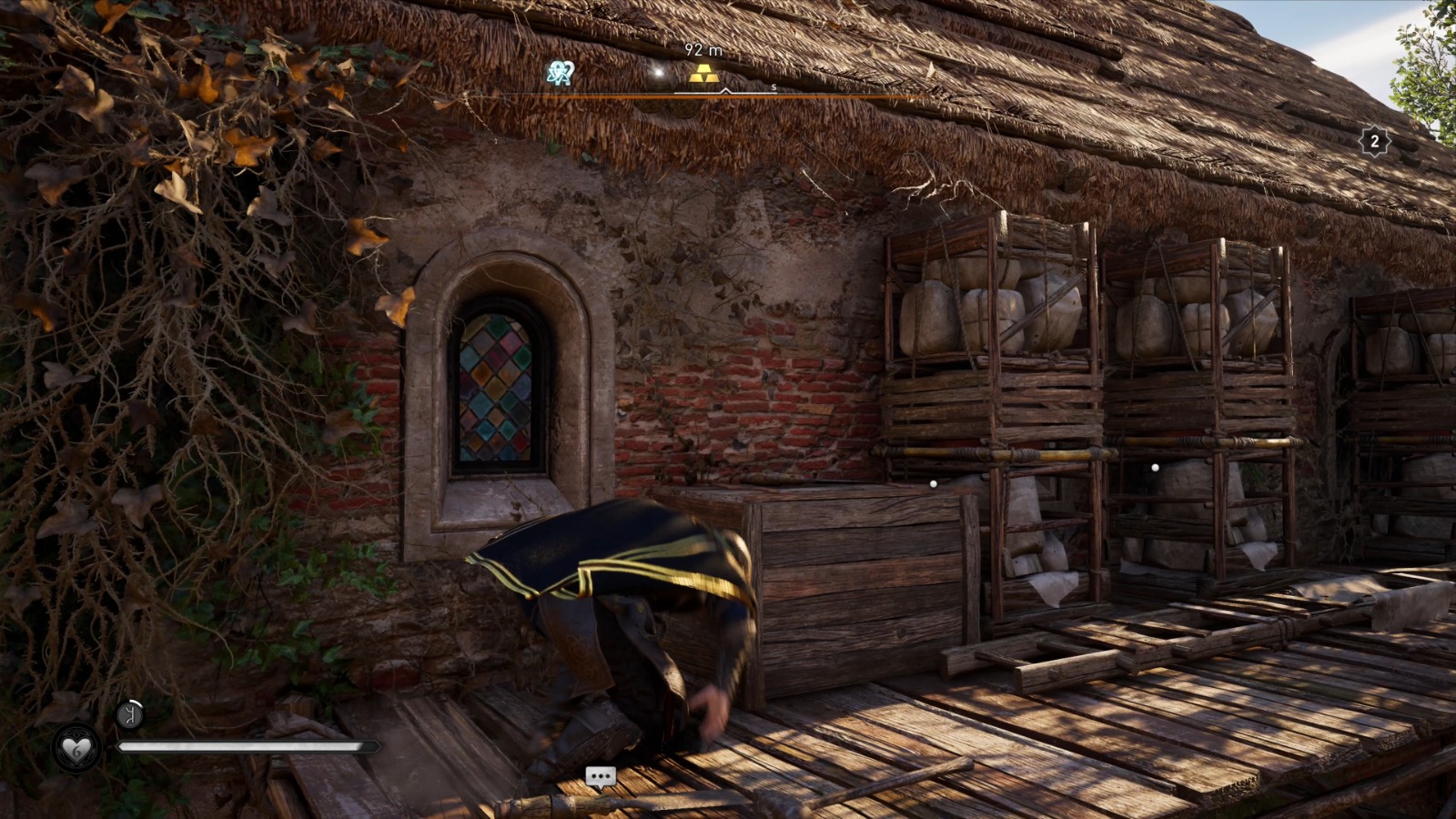Expand the chevron heading marker below the compass
Screen dimensions: 1456x819
coord(725,91)
